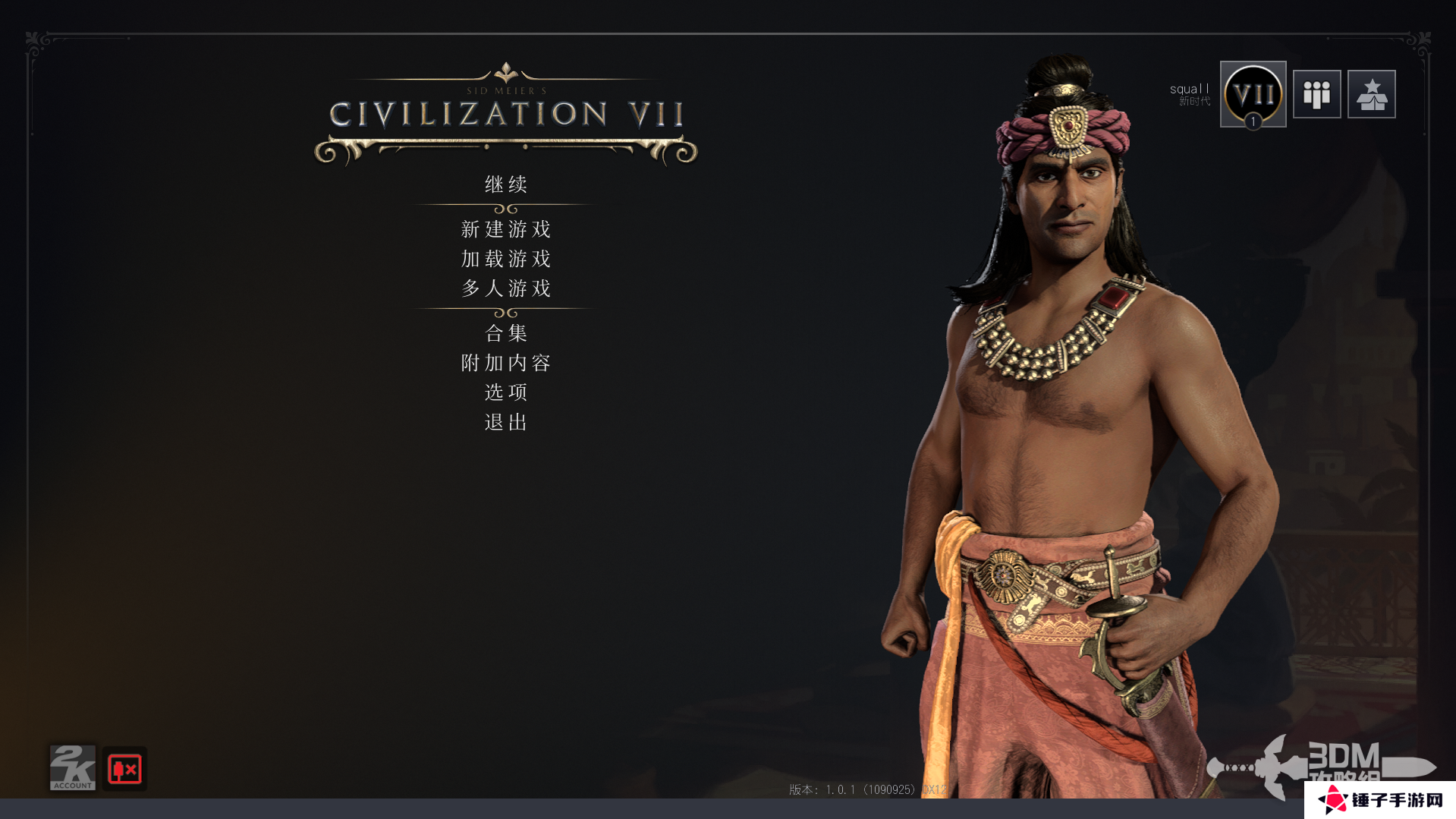Image resolution: width=1456 pixels, height=819 pixels.
Task: Click the red connection status icon
Action: coord(124,769)
